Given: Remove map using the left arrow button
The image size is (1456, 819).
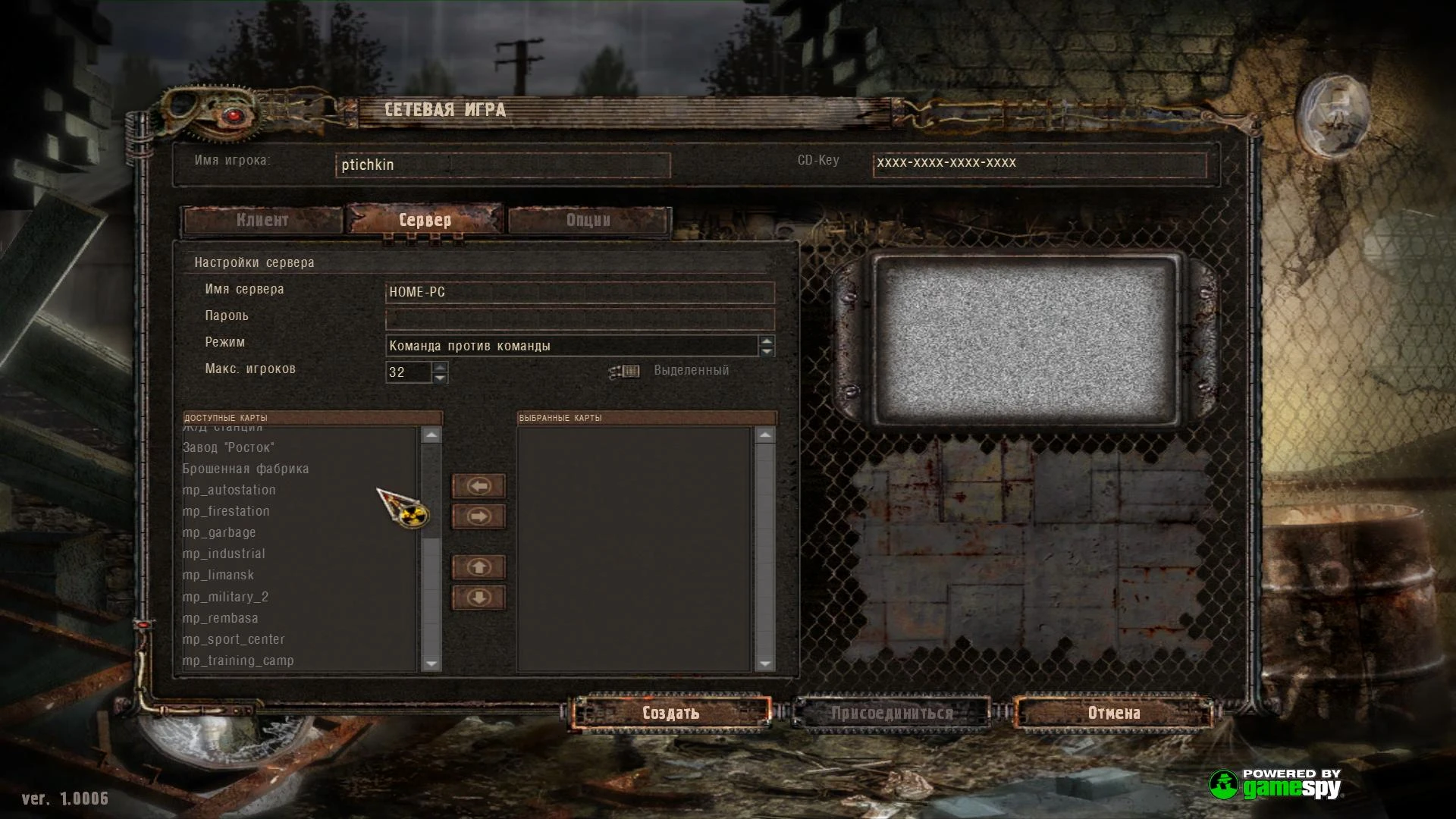Looking at the screenshot, I should 477,485.
